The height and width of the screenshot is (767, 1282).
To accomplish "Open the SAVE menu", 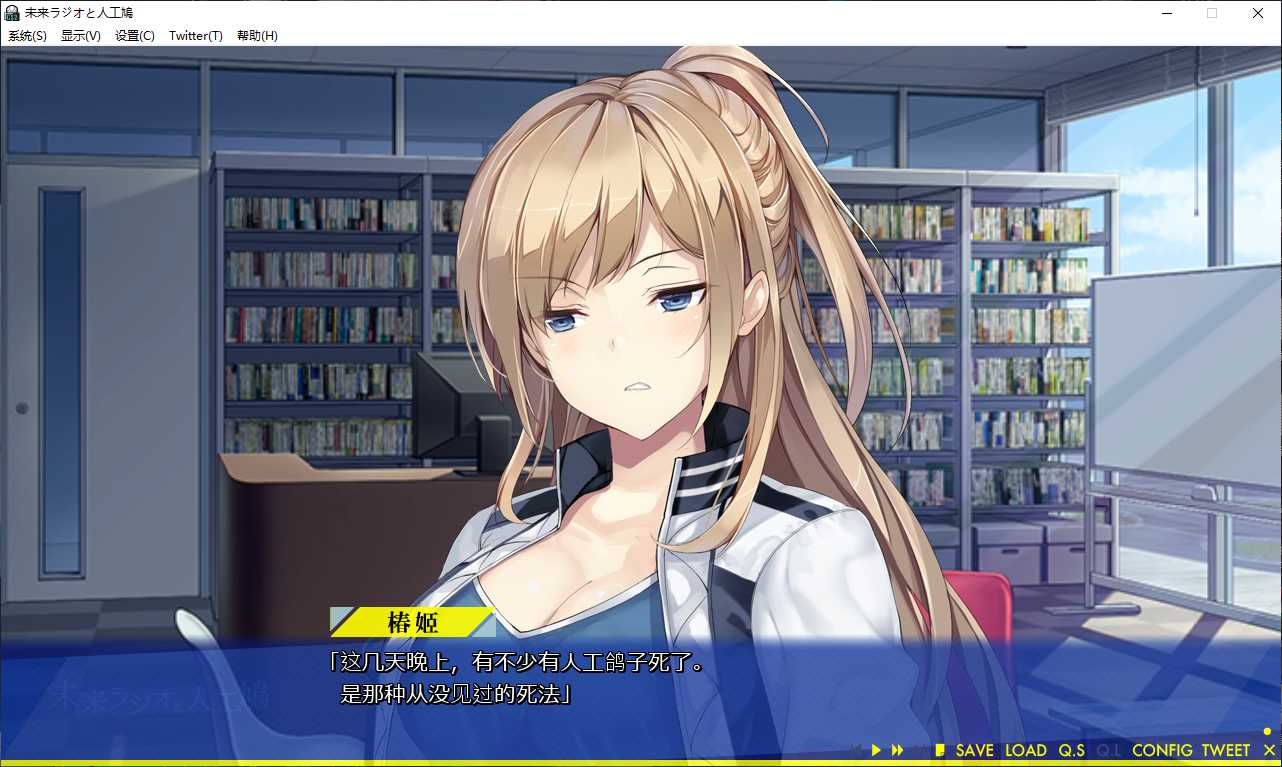I will coord(974,750).
